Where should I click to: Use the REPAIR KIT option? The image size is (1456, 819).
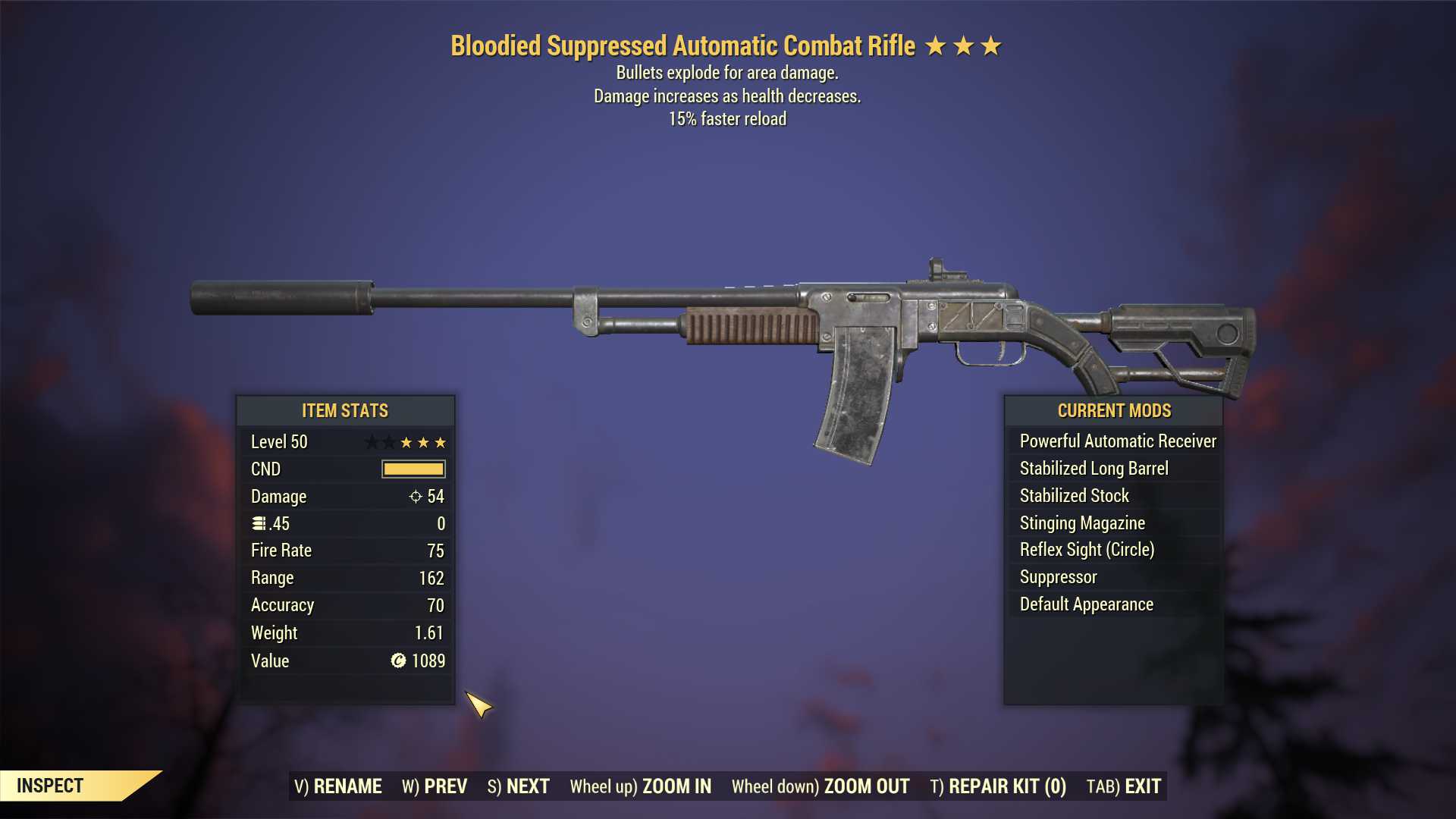point(998,786)
